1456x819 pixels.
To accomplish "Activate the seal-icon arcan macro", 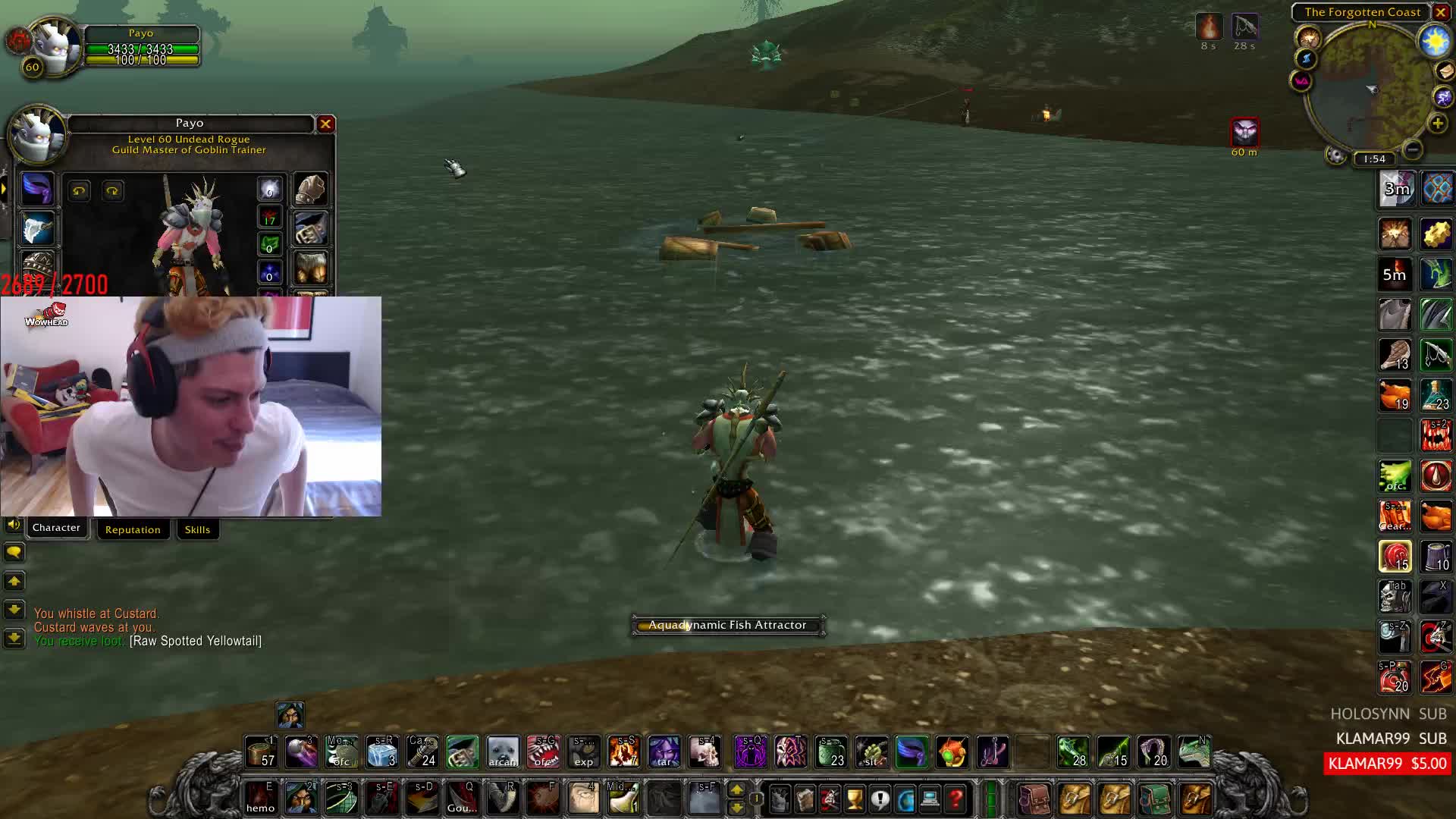I will tap(502, 752).
